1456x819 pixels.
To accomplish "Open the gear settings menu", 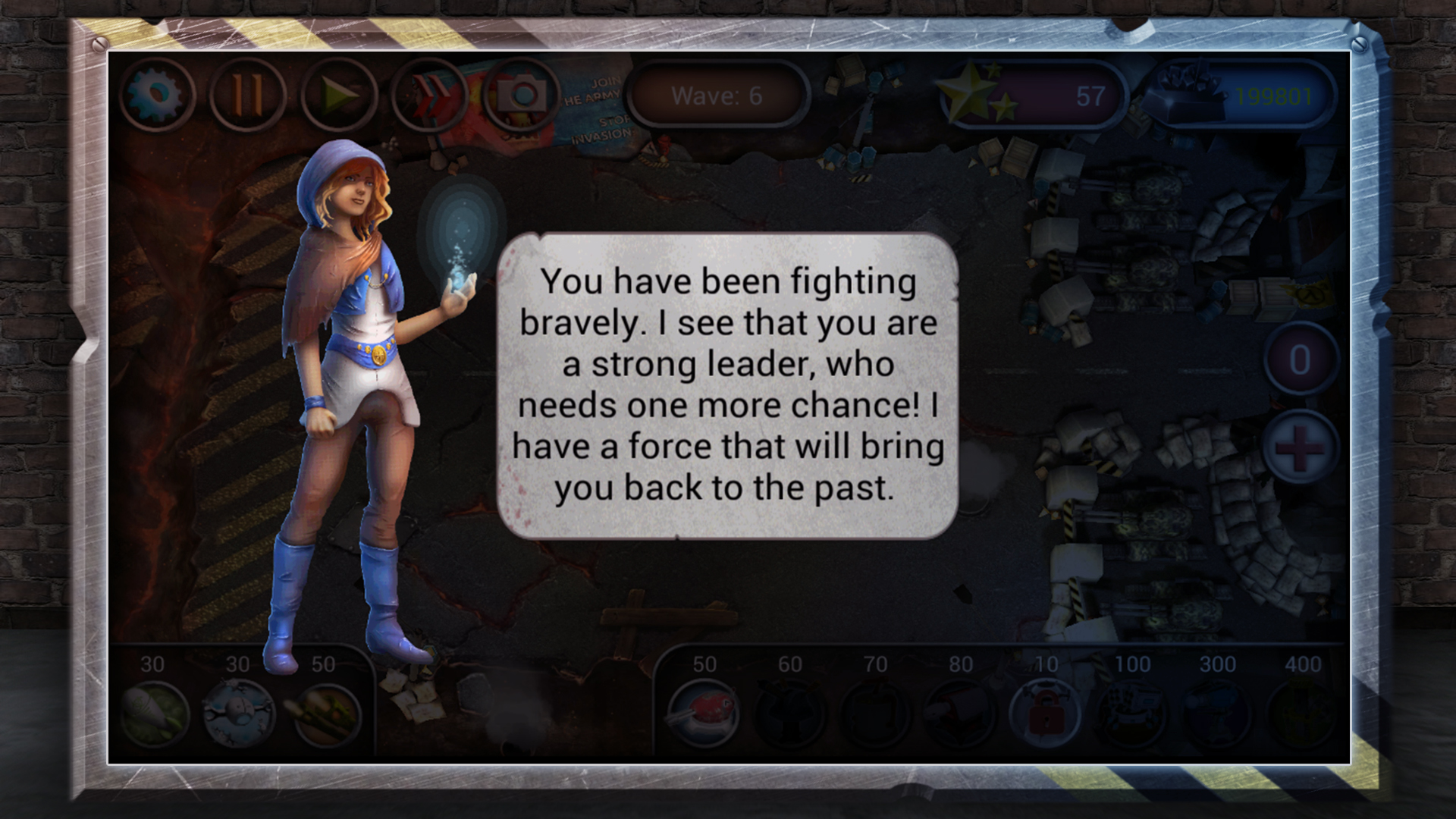I will click(157, 96).
